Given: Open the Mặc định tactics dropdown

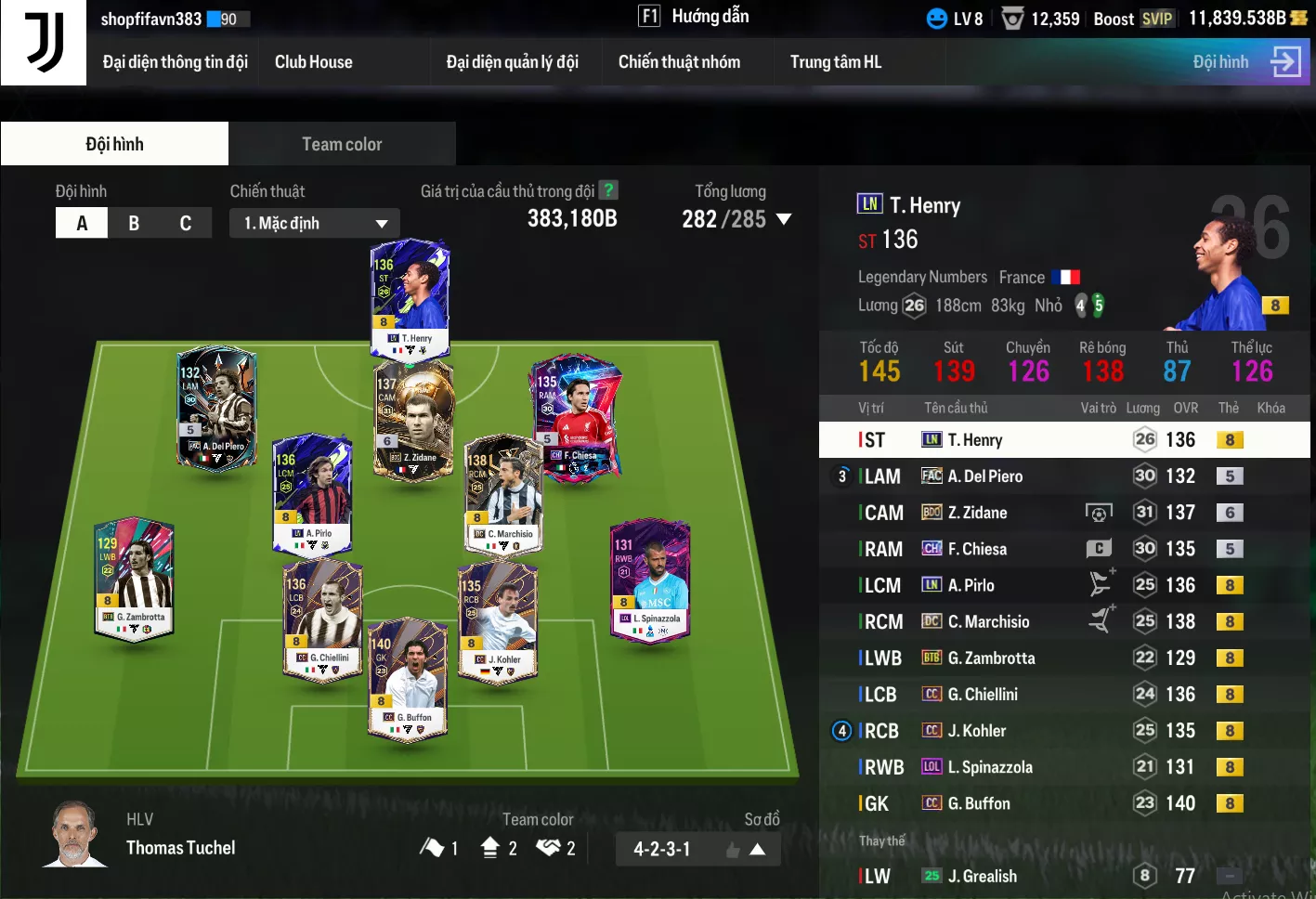Looking at the screenshot, I should (x=315, y=223).
